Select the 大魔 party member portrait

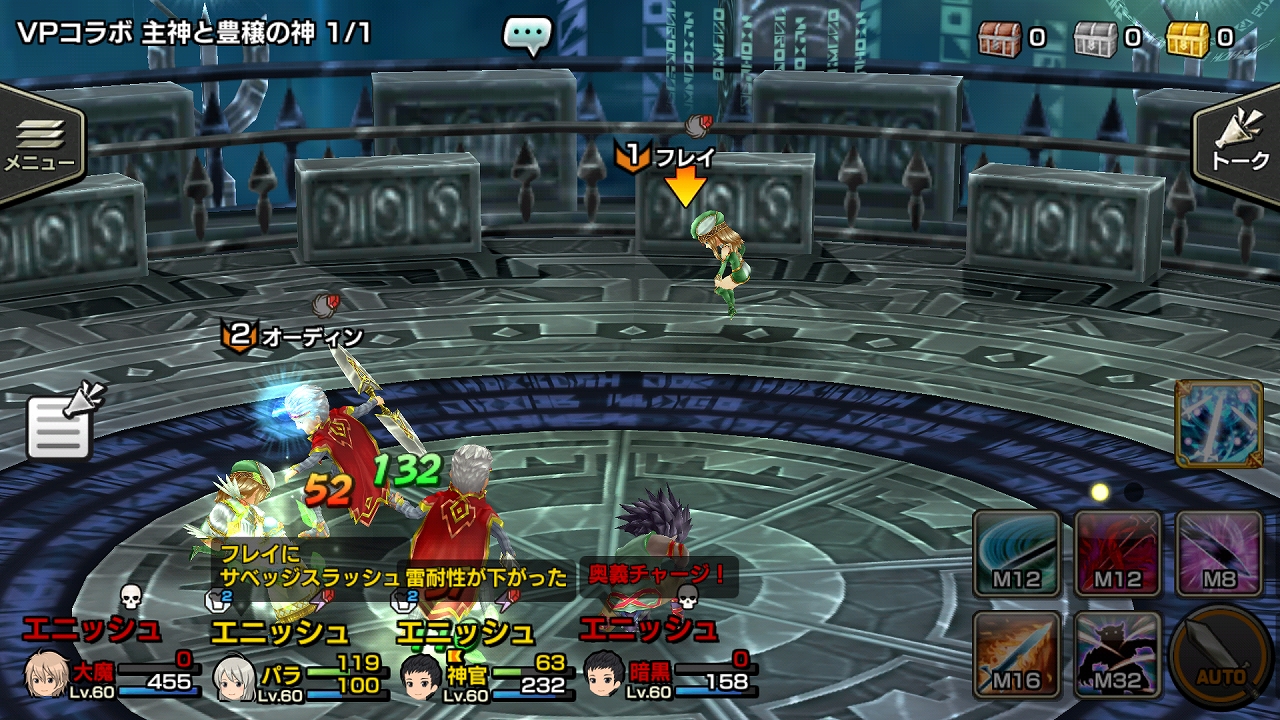pyautogui.click(x=45, y=675)
